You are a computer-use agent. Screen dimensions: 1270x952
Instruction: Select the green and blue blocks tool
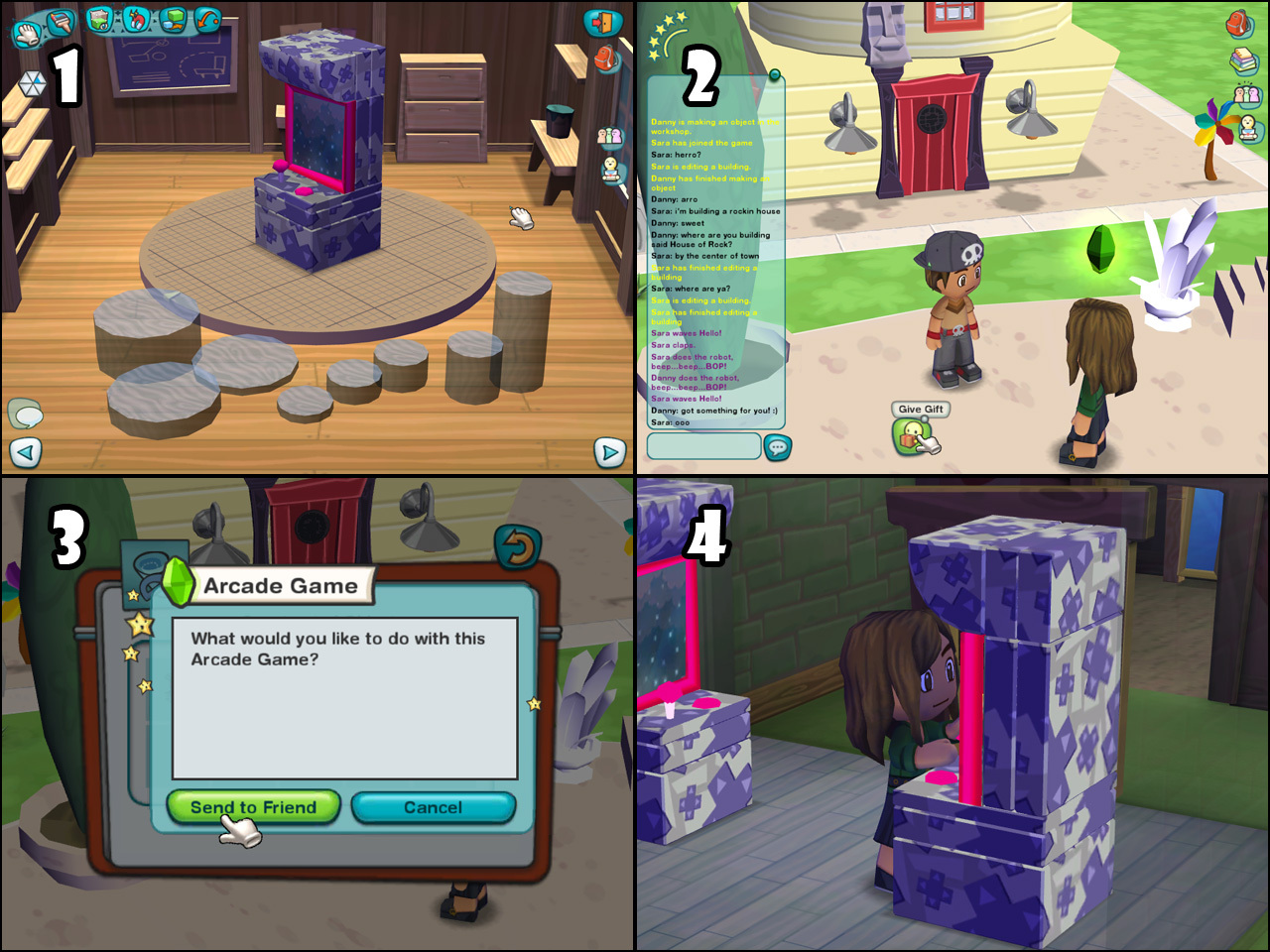pyautogui.click(x=173, y=20)
